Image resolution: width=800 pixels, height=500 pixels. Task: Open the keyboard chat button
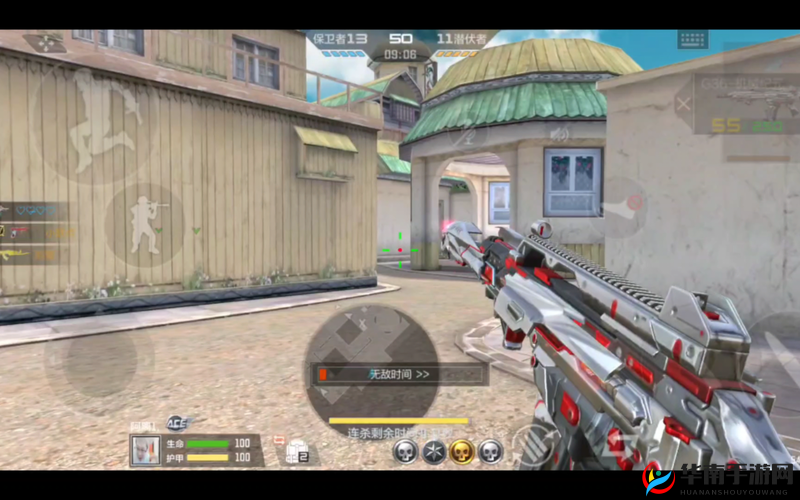point(692,40)
